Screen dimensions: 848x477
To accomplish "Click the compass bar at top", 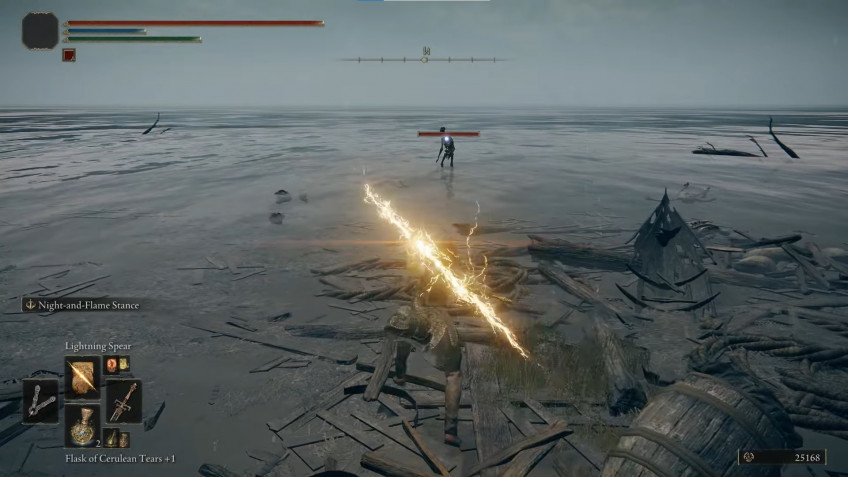I will tap(424, 59).
